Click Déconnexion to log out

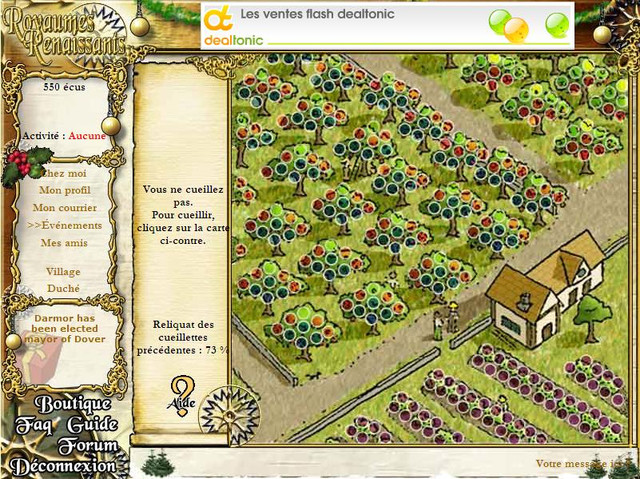pyautogui.click(x=64, y=466)
